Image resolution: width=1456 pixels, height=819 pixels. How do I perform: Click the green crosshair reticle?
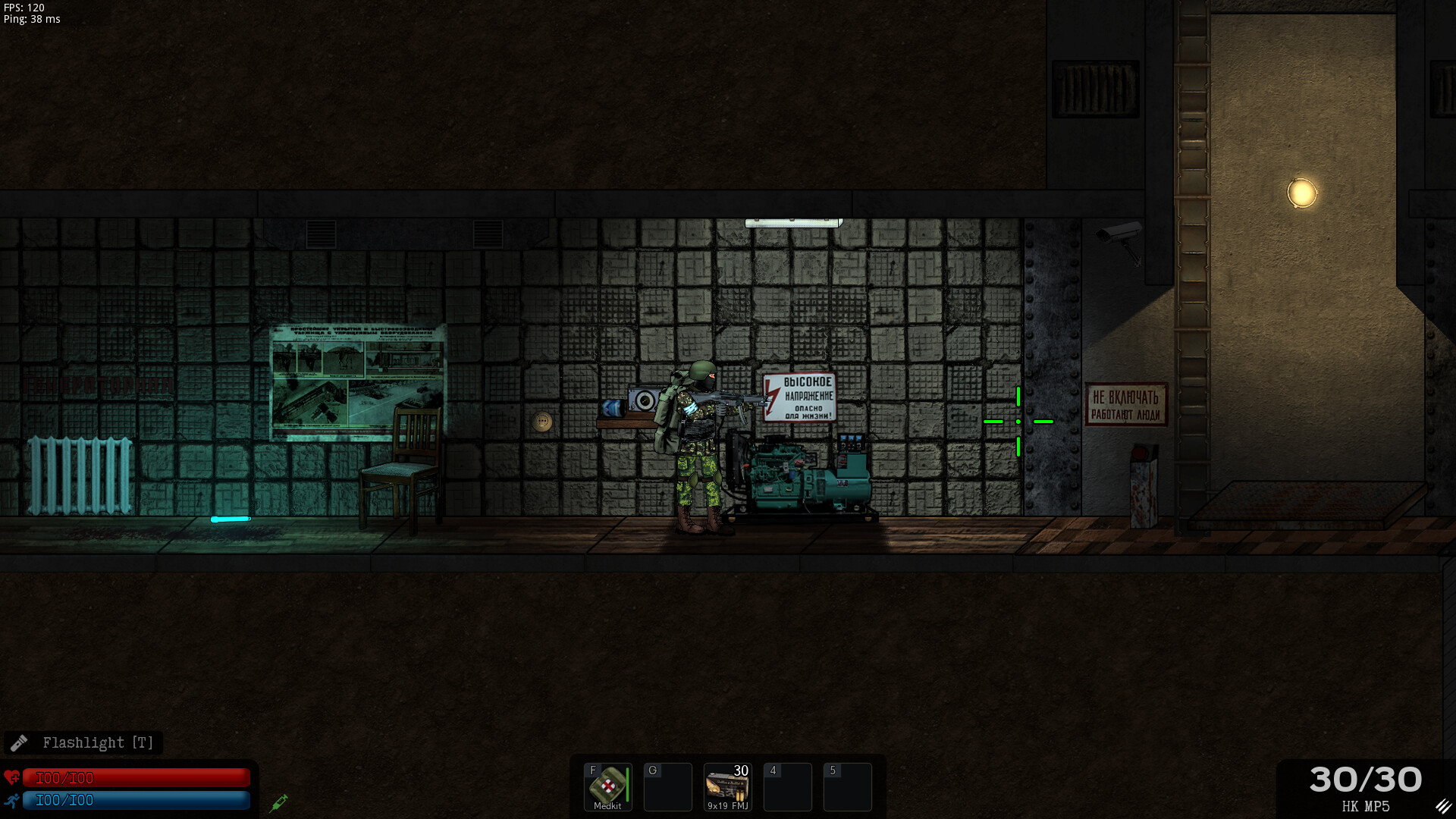tap(1018, 421)
